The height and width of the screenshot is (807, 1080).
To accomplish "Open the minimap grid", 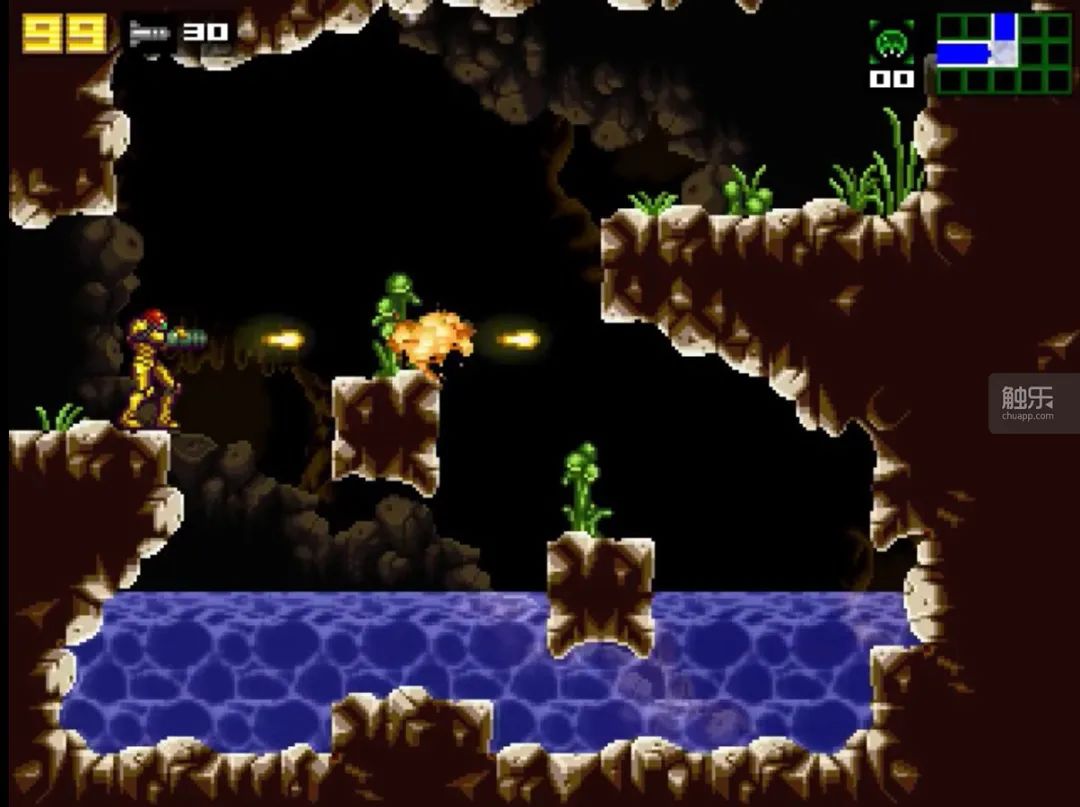I will [1003, 52].
